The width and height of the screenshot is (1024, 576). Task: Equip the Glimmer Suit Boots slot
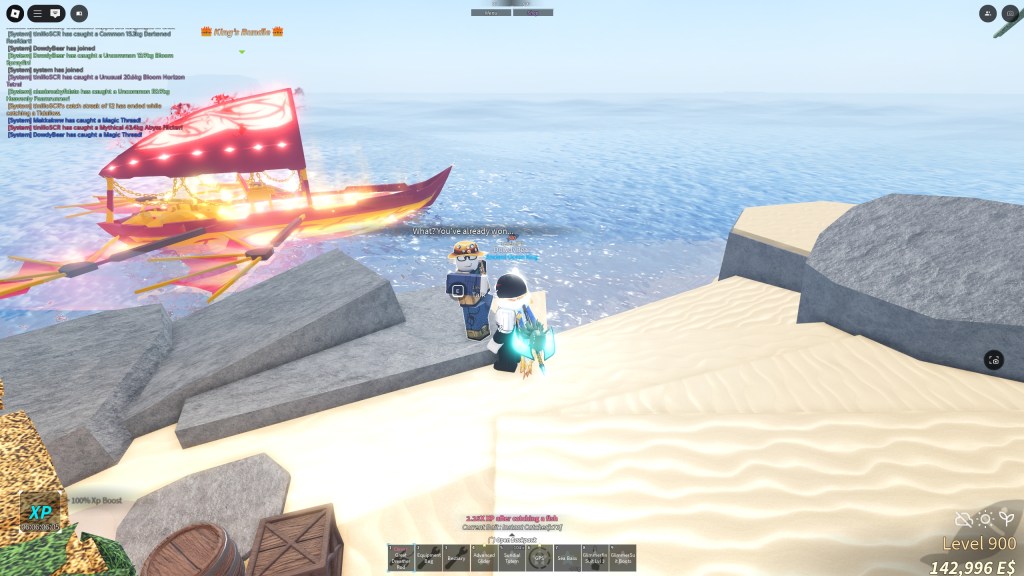[x=623, y=557]
